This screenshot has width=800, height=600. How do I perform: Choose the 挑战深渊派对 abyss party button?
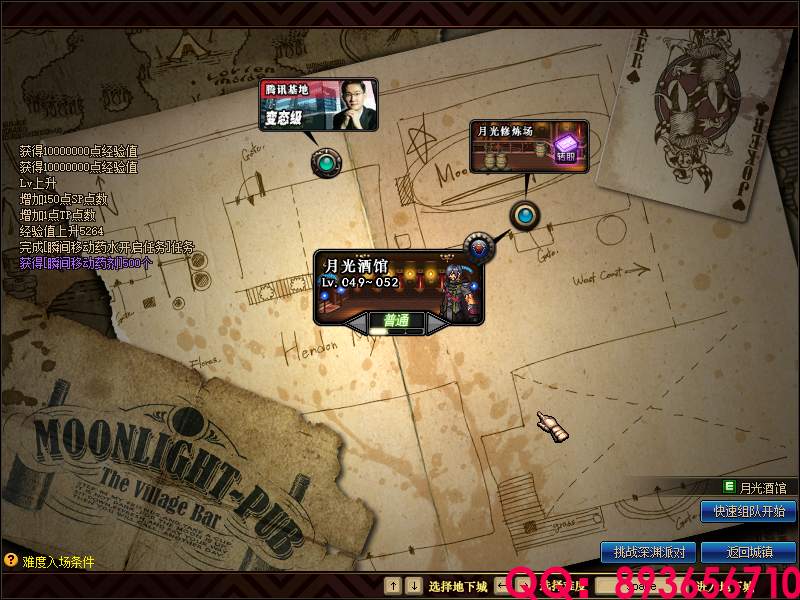(x=648, y=552)
